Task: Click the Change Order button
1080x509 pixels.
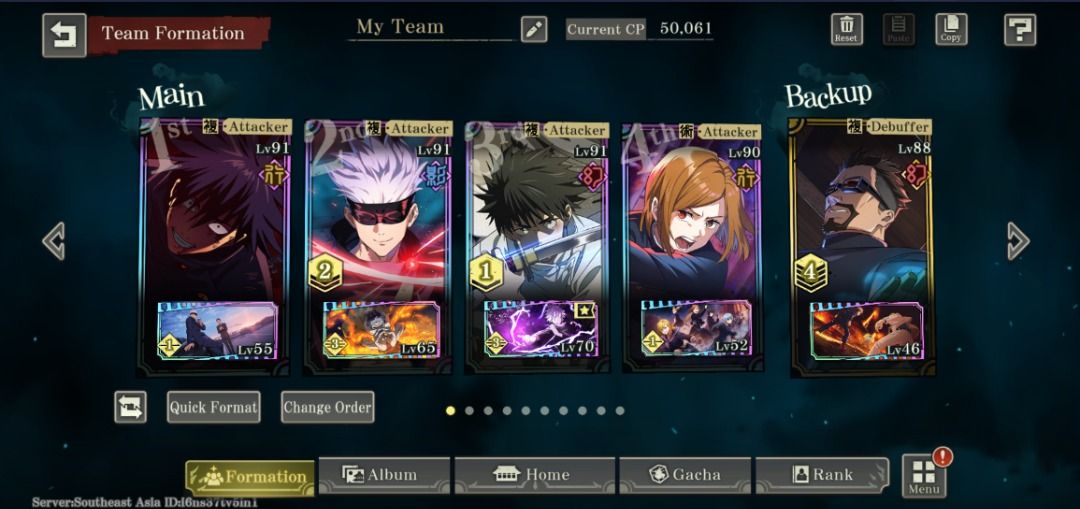Action: click(x=327, y=407)
